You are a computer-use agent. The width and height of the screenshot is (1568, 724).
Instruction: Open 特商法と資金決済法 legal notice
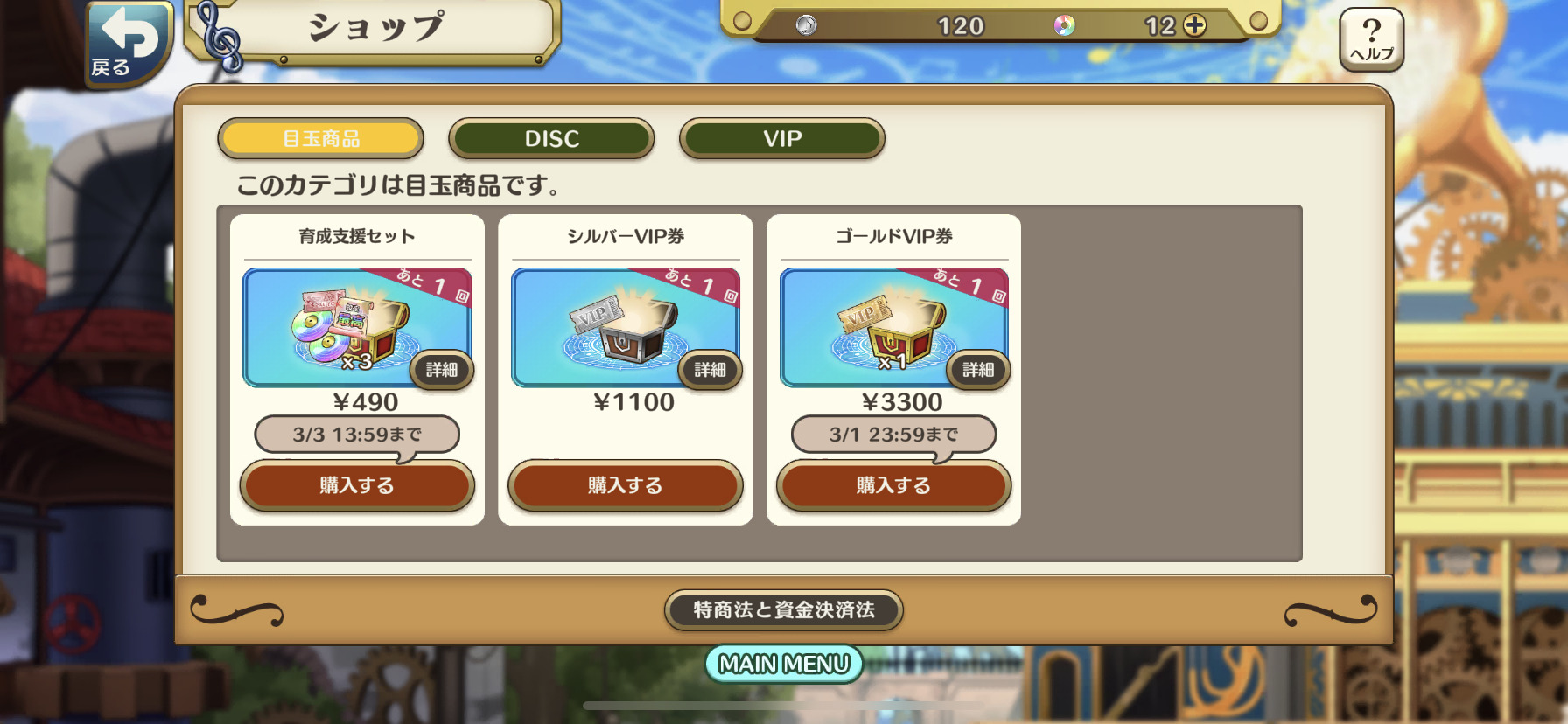(783, 609)
